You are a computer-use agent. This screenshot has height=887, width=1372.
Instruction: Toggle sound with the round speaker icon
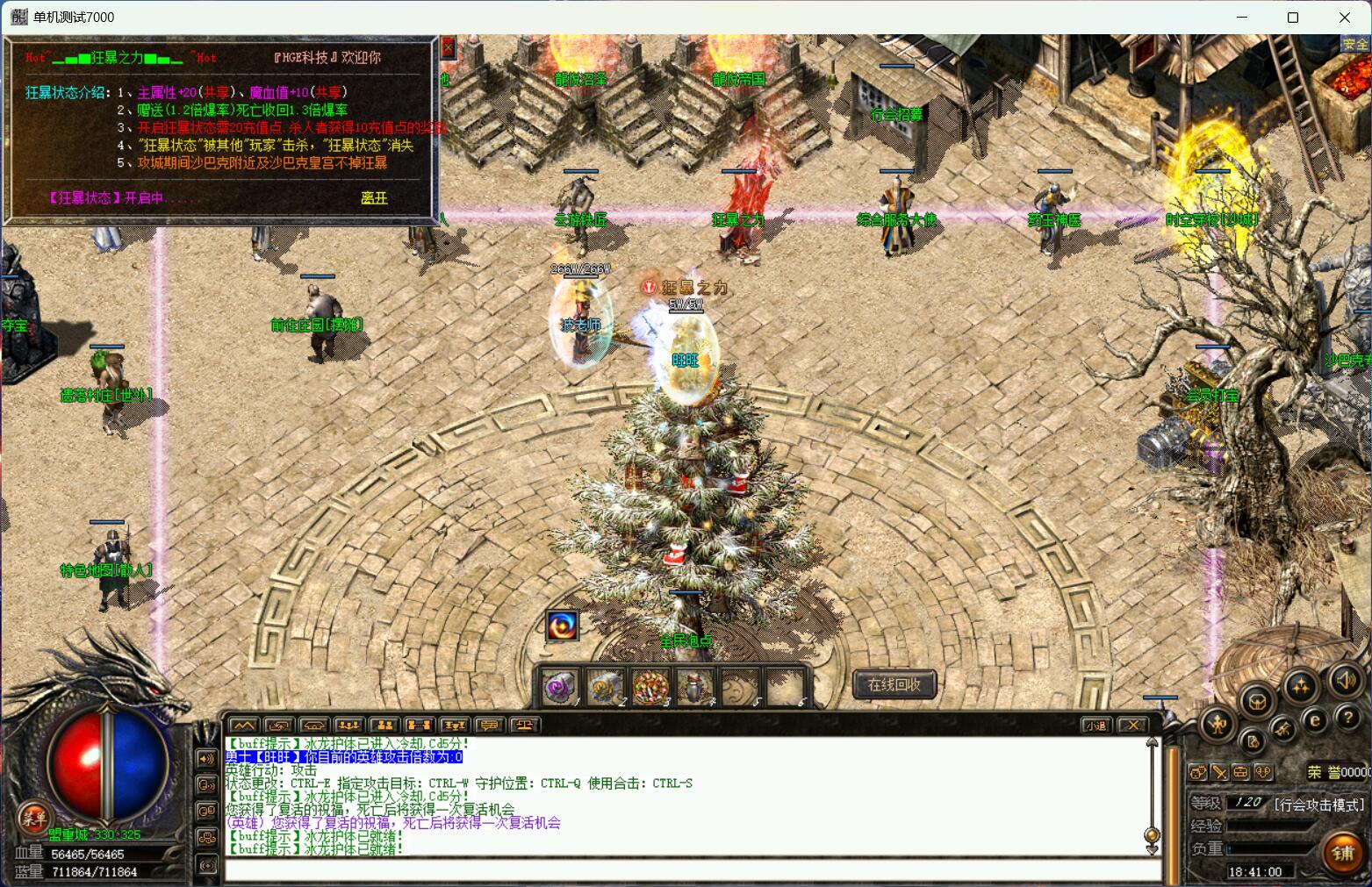click(x=1346, y=680)
